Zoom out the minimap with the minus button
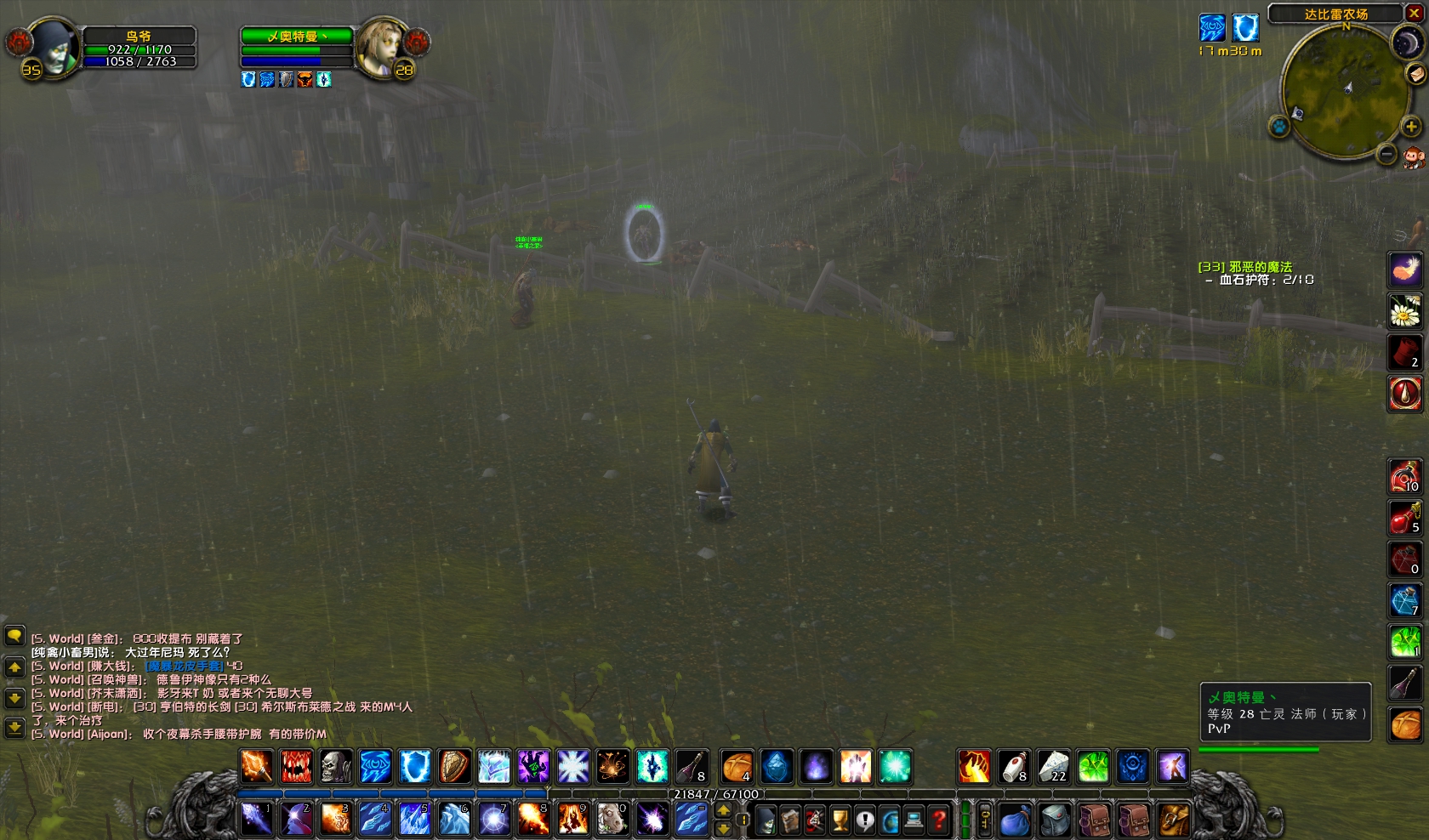Screen dimensions: 1429x840 click(1386, 154)
